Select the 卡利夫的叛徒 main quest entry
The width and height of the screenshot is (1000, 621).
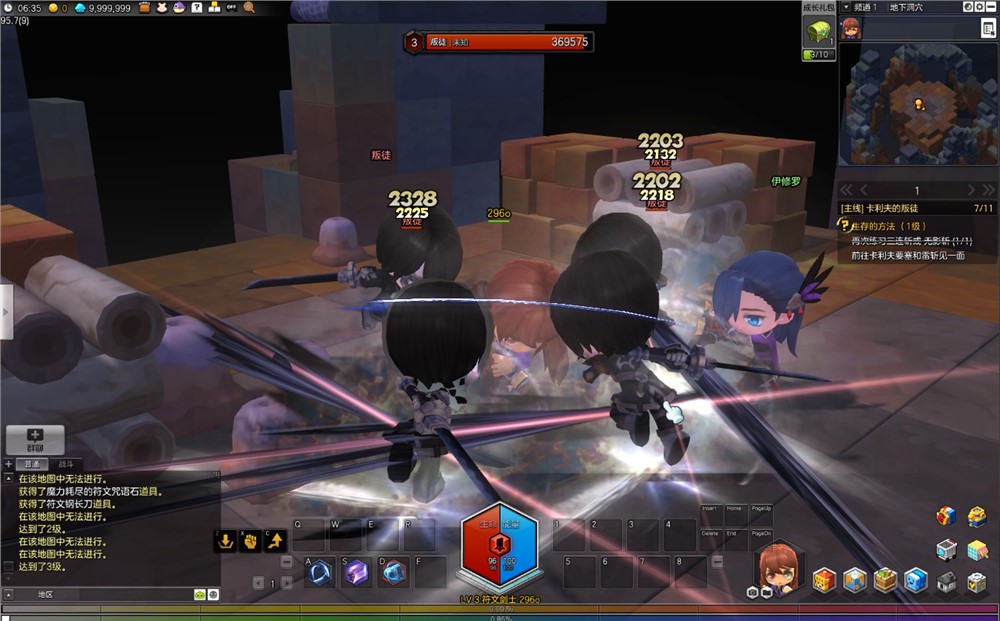pos(898,208)
